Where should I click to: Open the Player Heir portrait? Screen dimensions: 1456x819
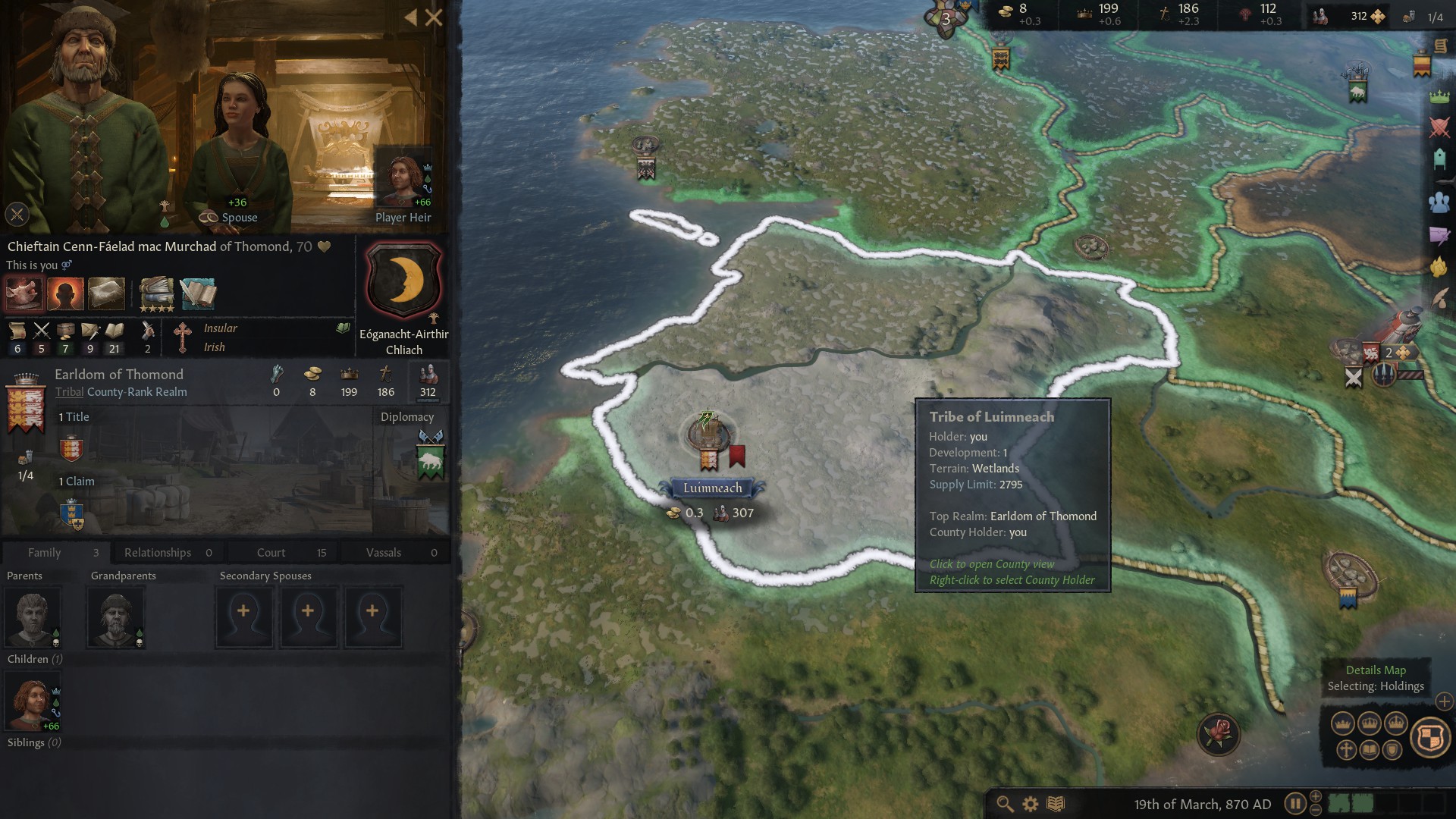click(403, 182)
